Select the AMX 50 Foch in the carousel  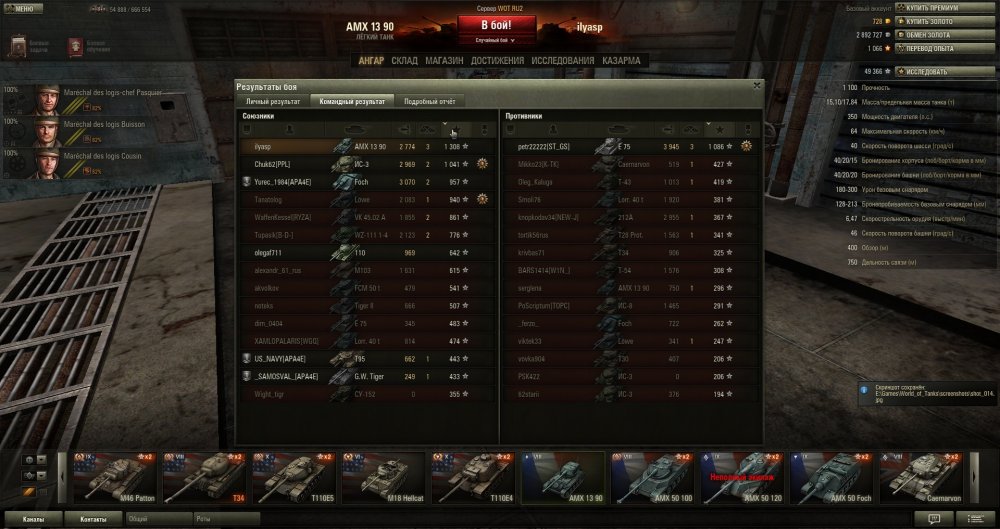pyautogui.click(x=827, y=475)
